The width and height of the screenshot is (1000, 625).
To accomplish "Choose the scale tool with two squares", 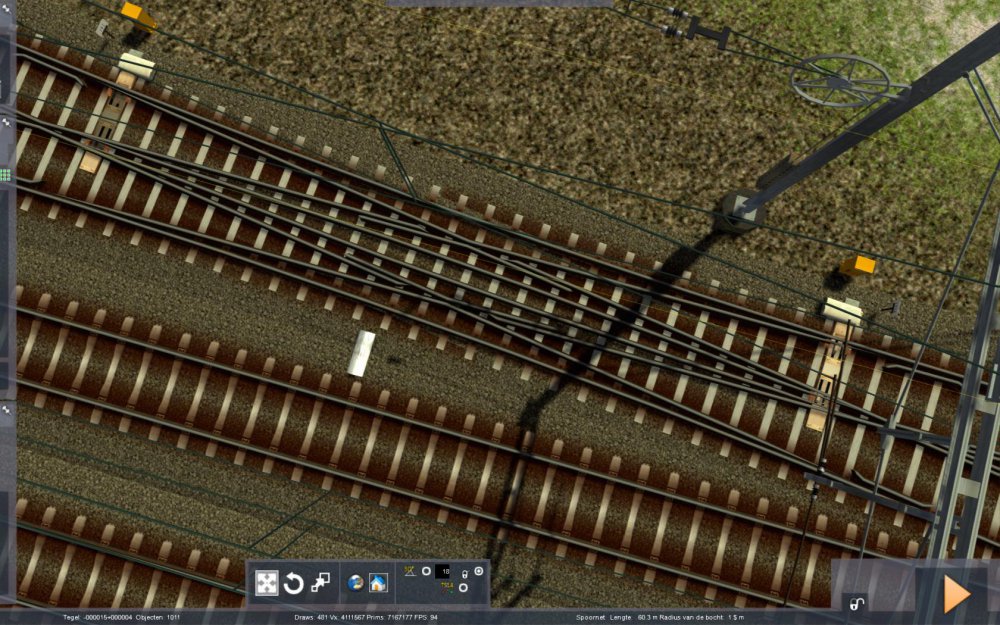I will click(x=321, y=583).
